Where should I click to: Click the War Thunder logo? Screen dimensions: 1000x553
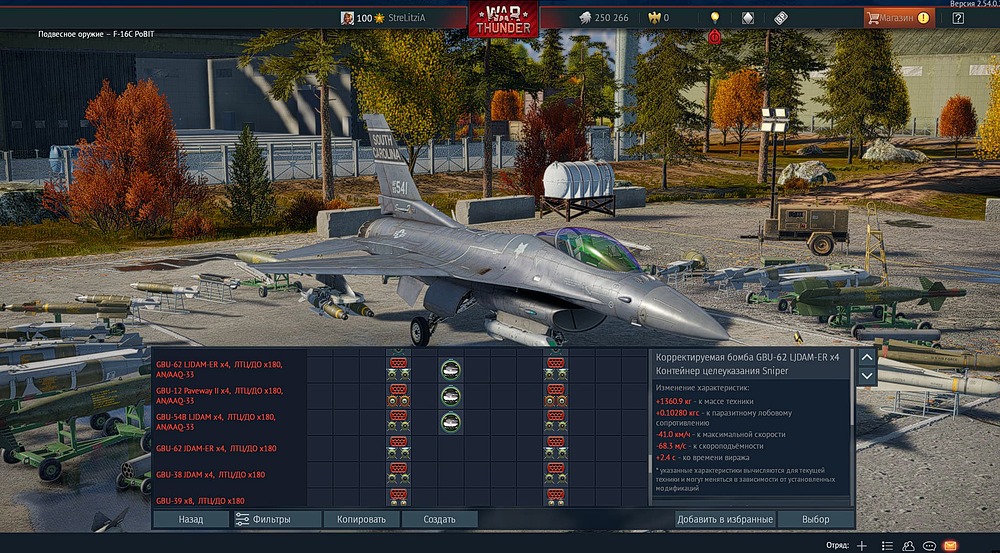(x=504, y=20)
